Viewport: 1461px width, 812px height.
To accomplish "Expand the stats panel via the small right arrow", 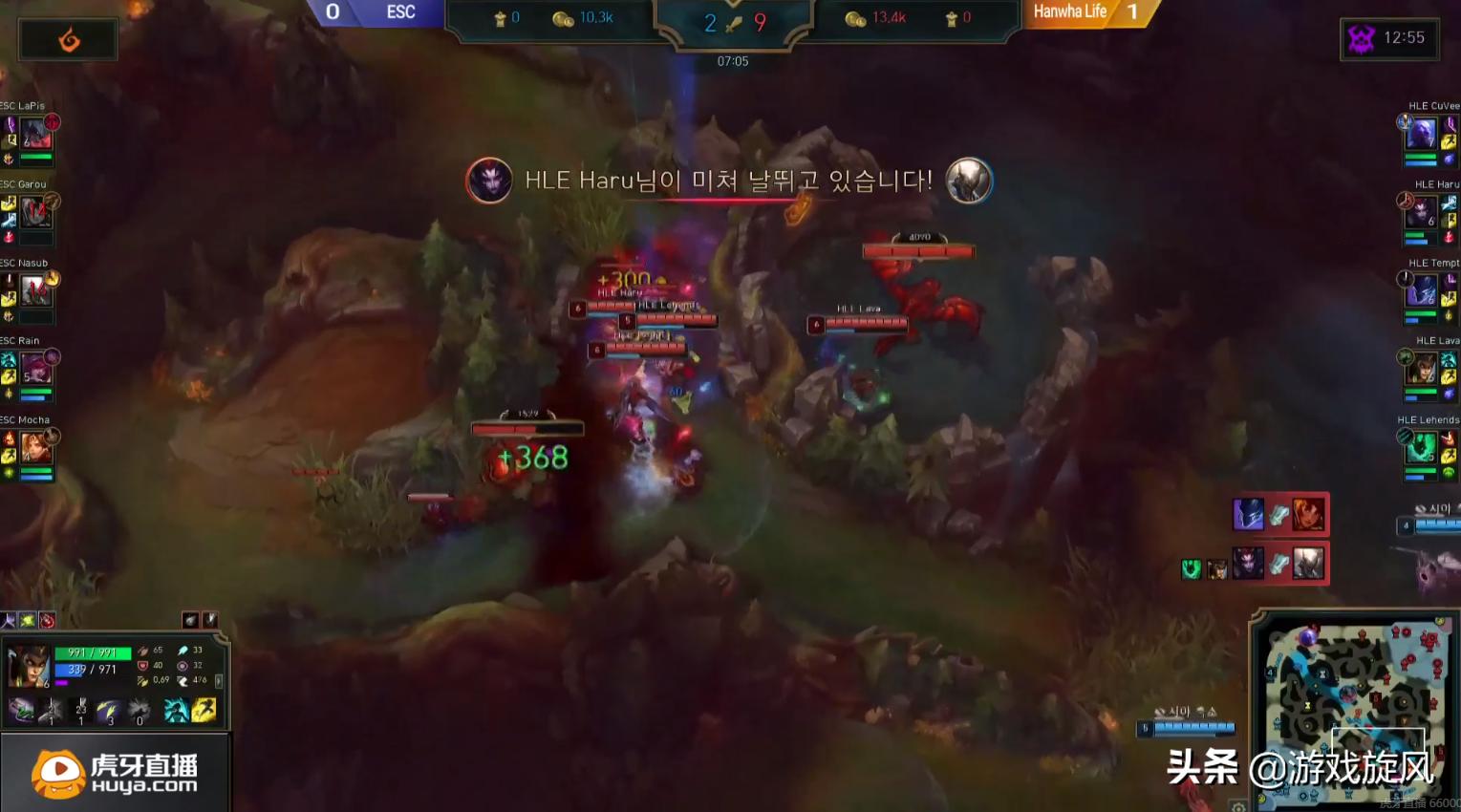I will (219, 680).
